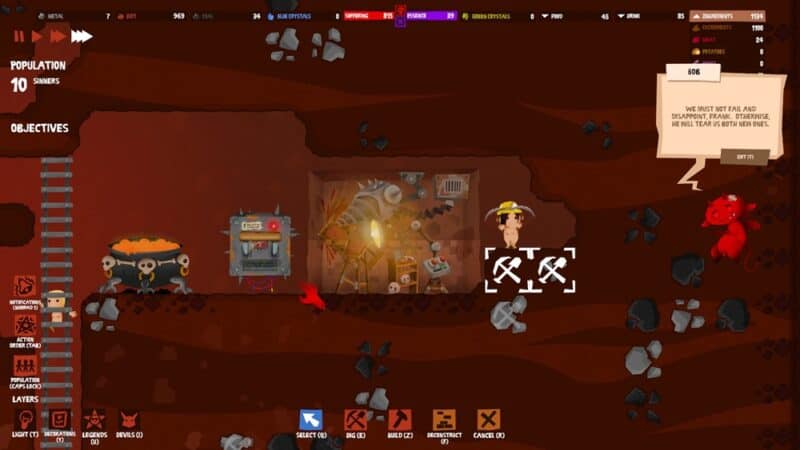Switch to double fast-forward speed

57,36
